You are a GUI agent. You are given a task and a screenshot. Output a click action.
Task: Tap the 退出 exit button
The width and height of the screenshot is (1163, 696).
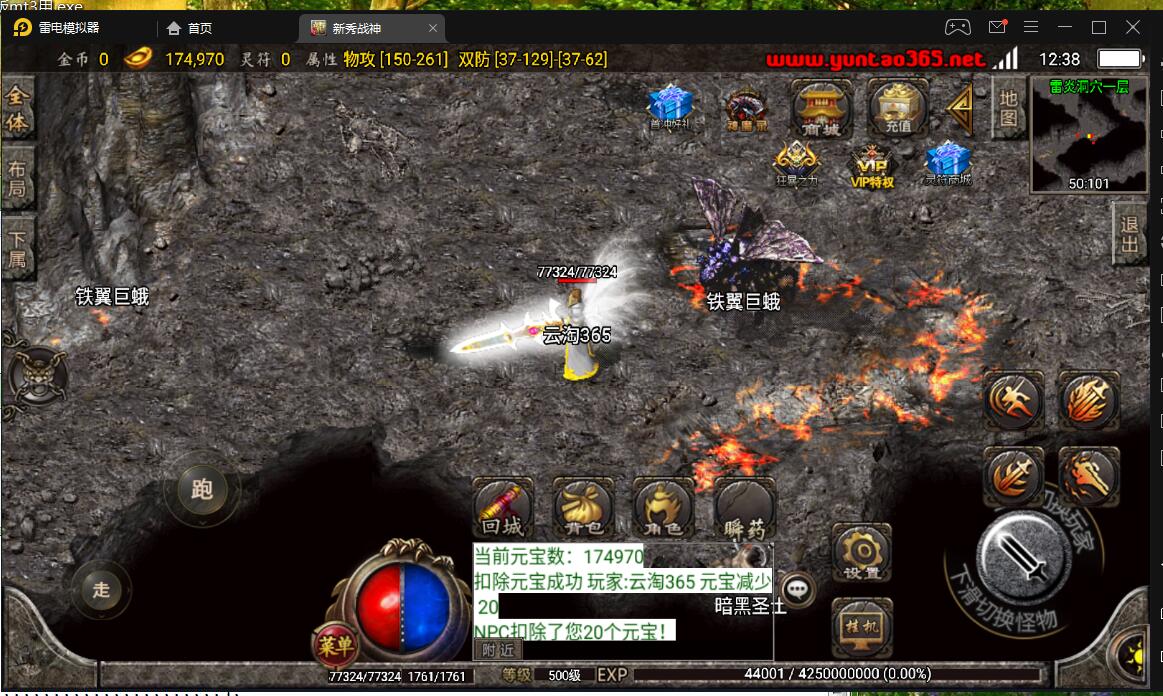click(1130, 234)
